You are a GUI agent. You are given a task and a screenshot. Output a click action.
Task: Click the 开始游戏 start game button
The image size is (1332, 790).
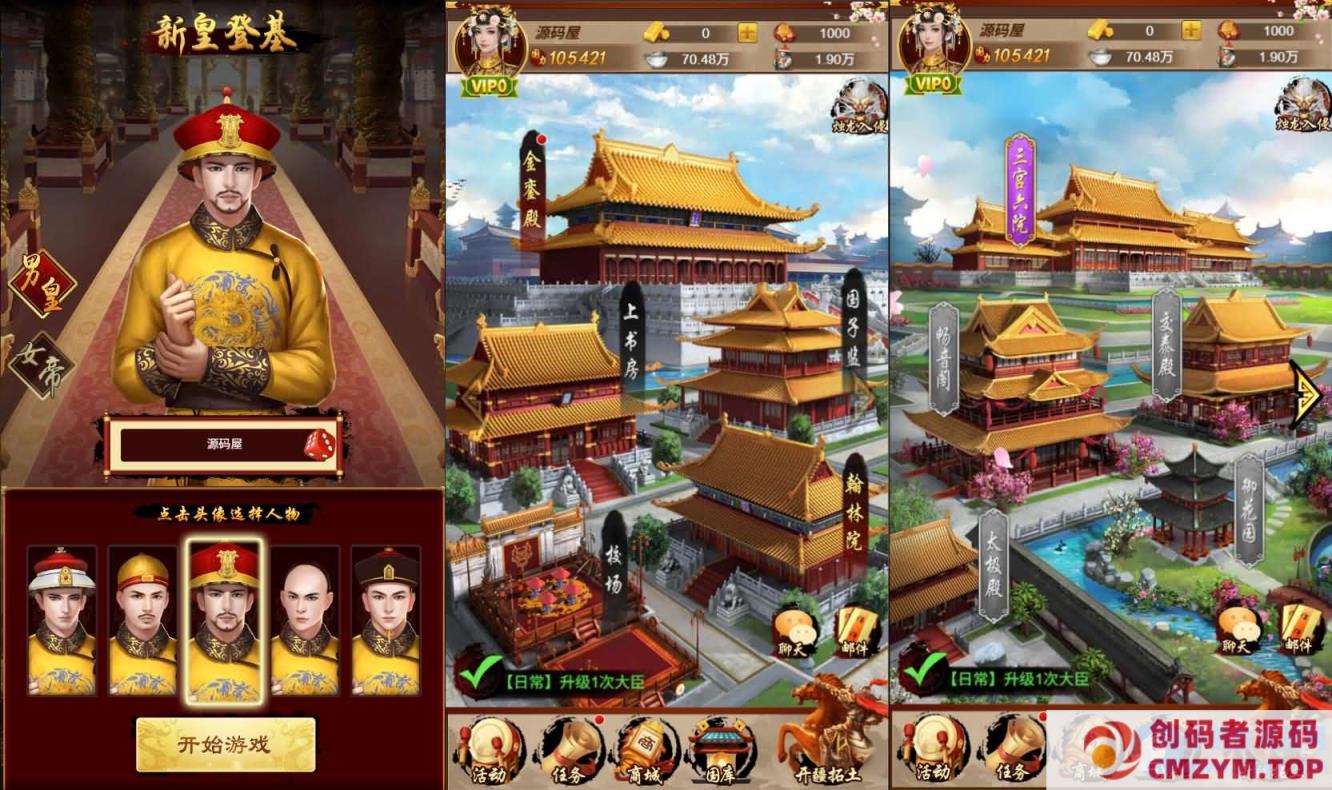(x=224, y=744)
